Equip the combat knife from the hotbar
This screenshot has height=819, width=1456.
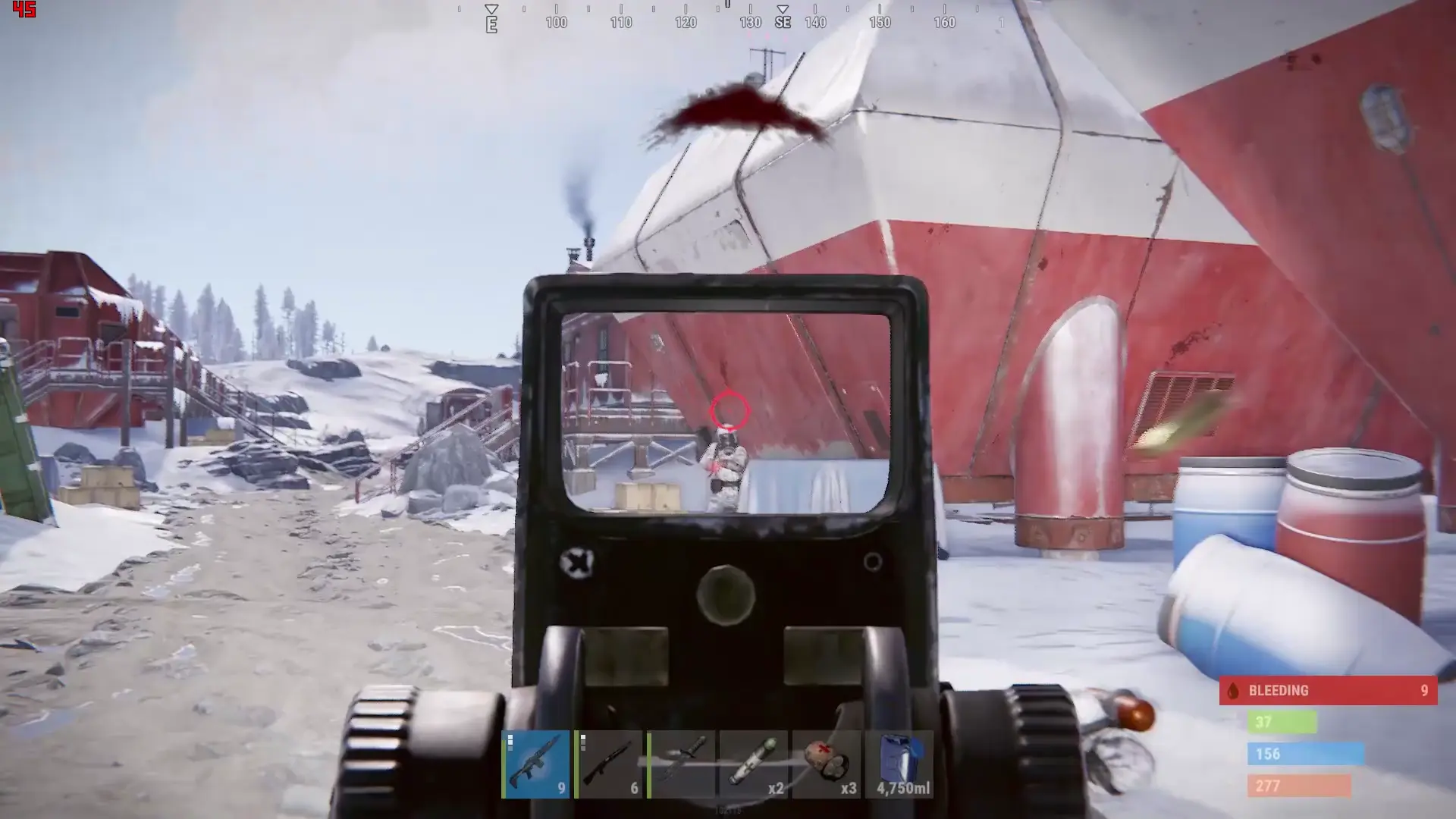[679, 766]
